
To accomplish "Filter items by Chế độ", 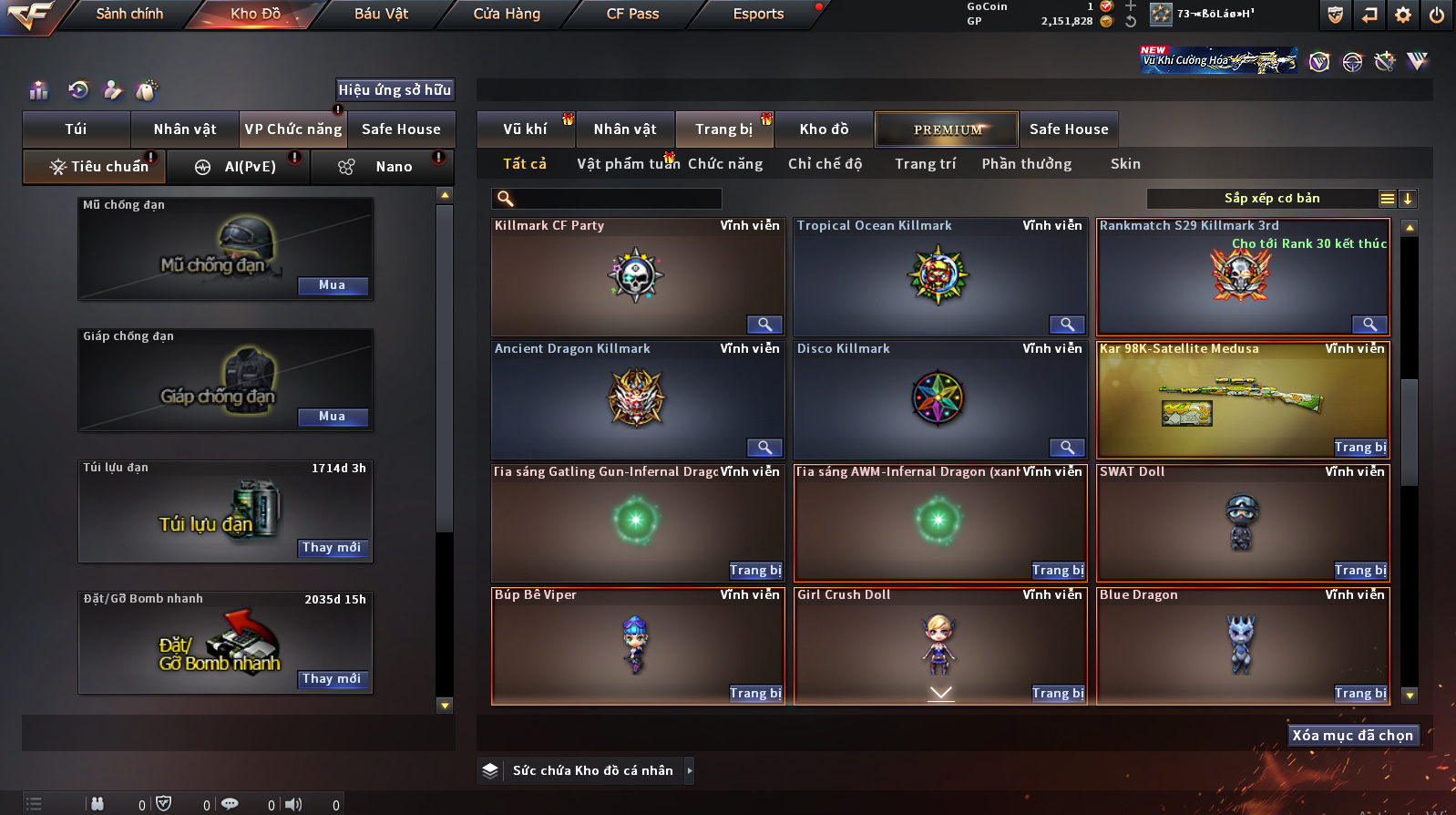I will [x=825, y=164].
